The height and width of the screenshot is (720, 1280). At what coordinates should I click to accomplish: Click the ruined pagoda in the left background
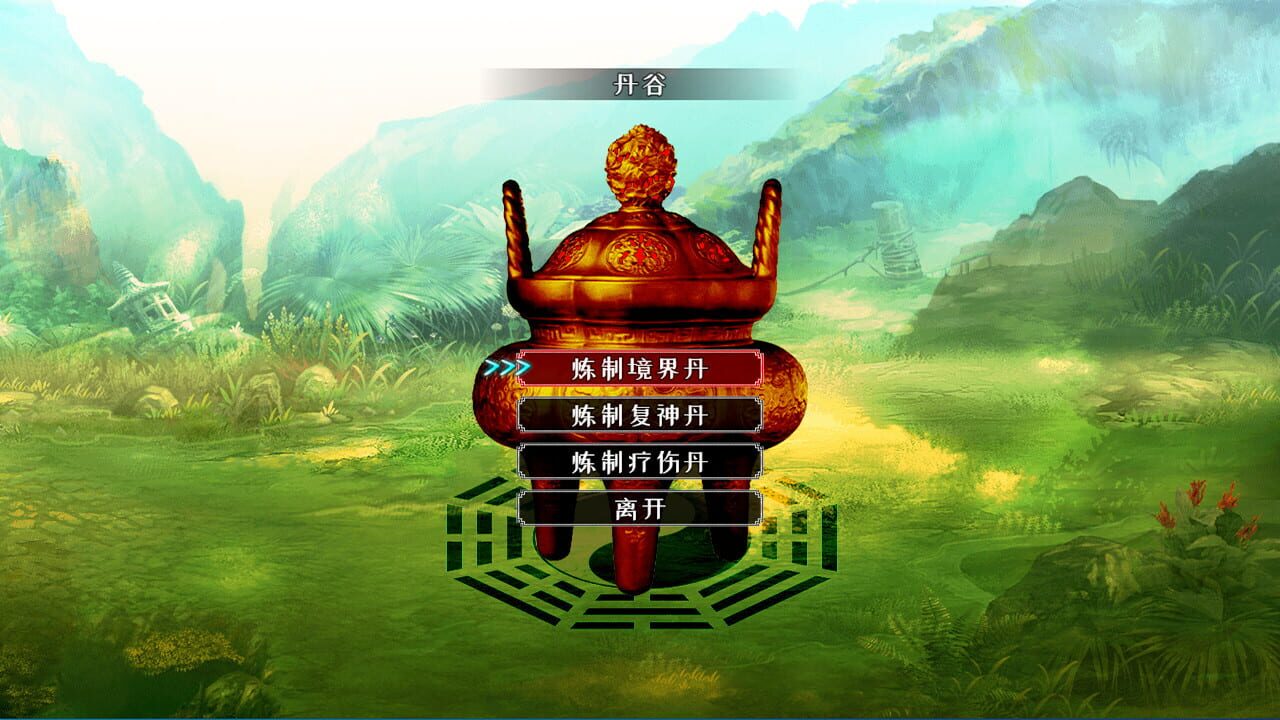pyautogui.click(x=148, y=300)
